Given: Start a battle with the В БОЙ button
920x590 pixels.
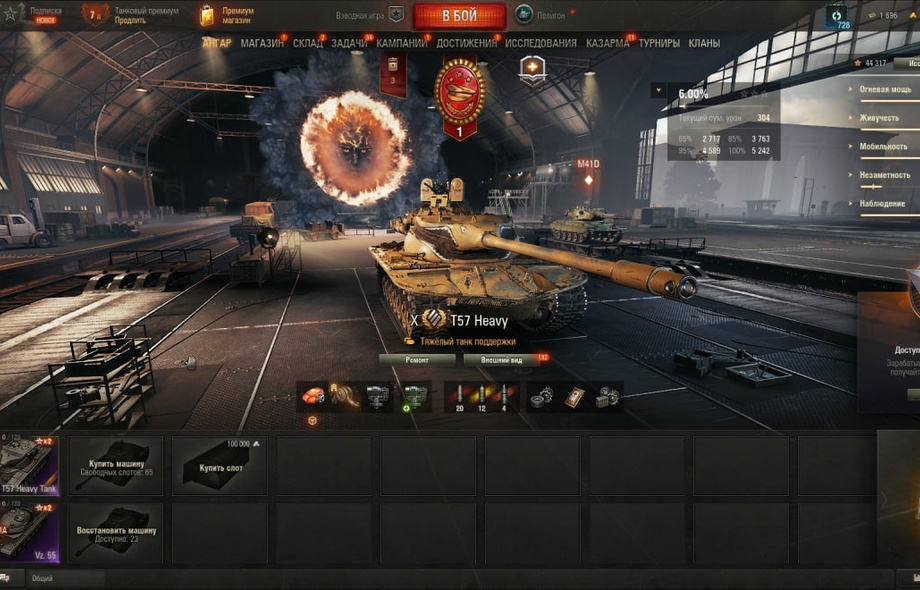Looking at the screenshot, I should pyautogui.click(x=459, y=16).
